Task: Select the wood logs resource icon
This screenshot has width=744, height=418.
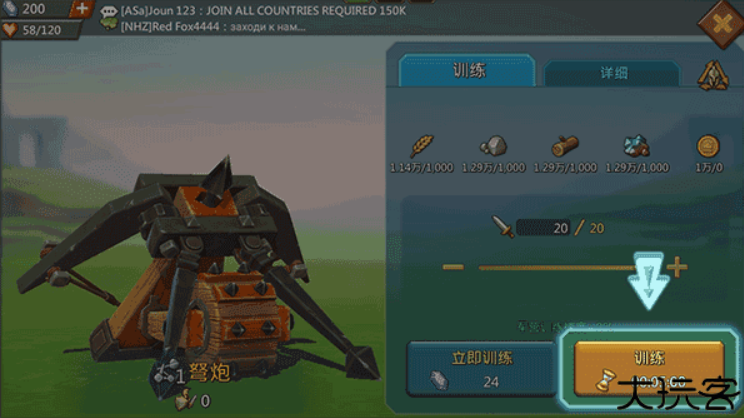Action: [x=565, y=146]
